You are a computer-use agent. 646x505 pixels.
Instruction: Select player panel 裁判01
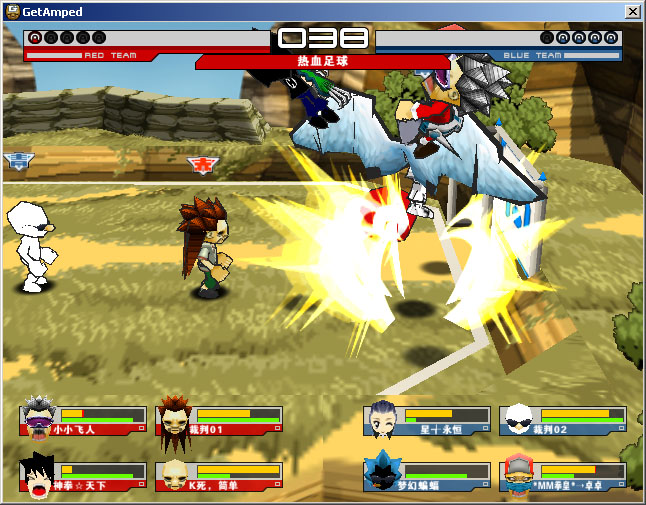point(220,420)
